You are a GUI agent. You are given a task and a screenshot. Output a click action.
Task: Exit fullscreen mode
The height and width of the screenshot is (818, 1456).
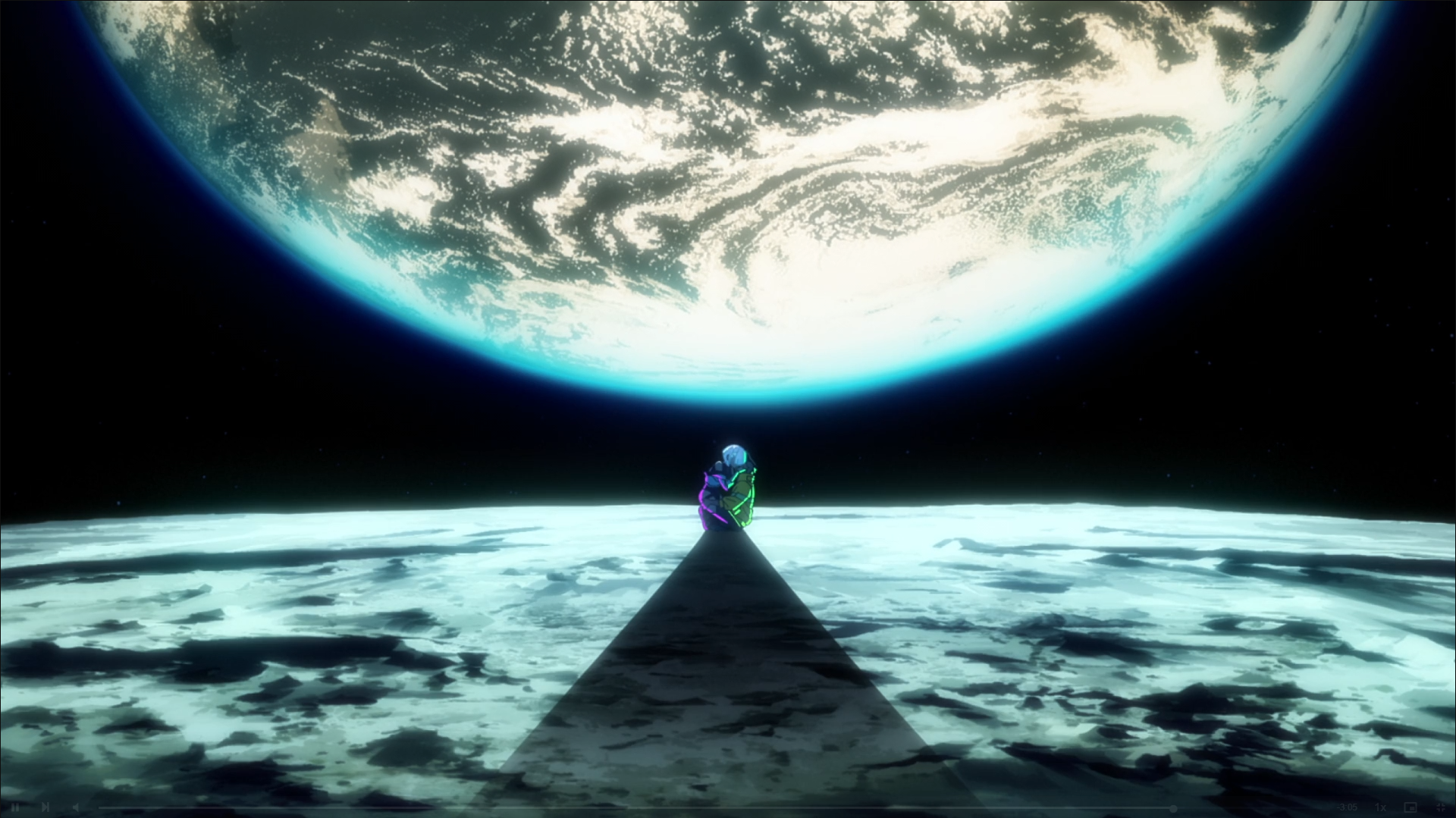click(x=1440, y=807)
